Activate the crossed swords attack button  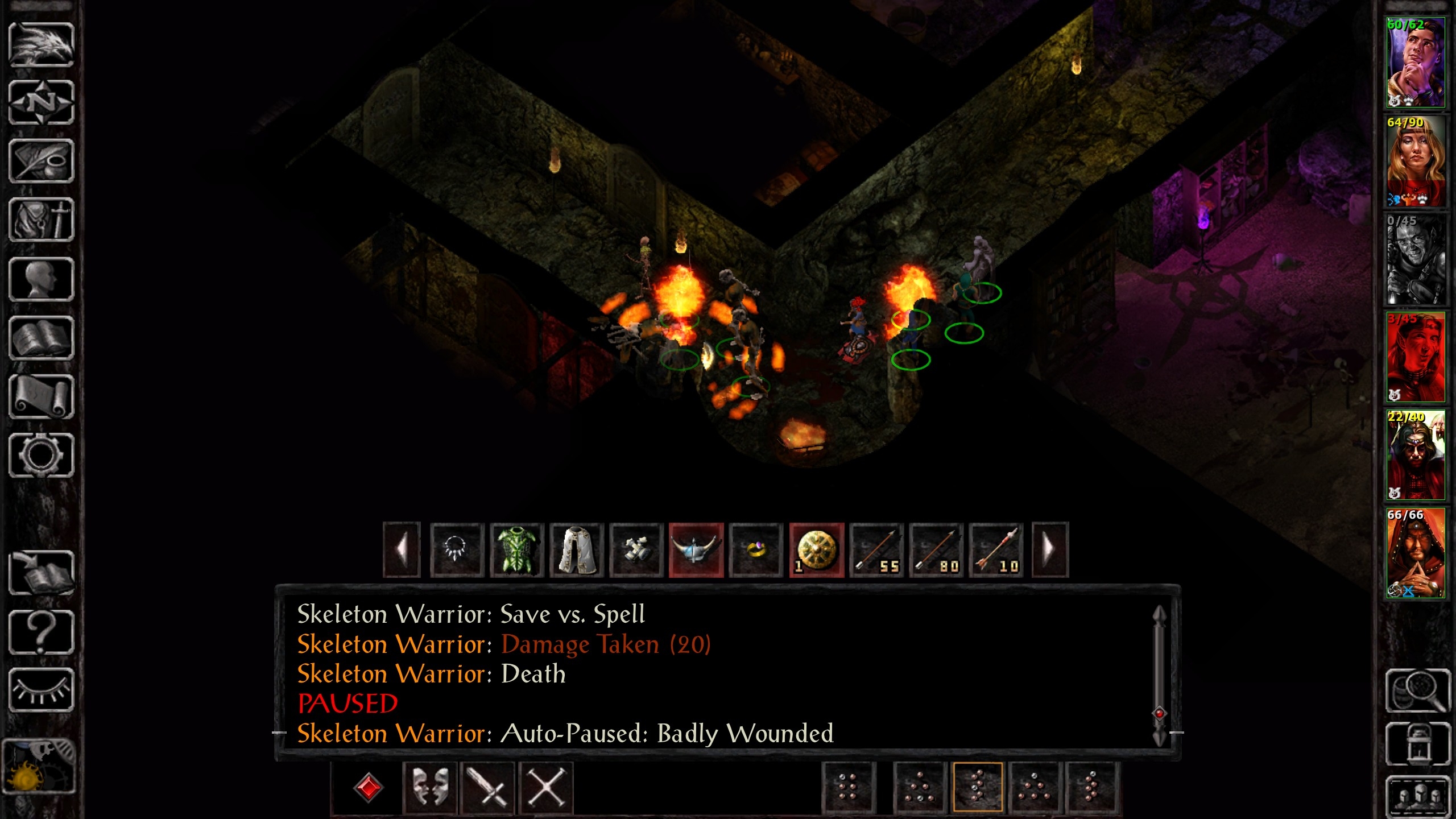[x=487, y=788]
